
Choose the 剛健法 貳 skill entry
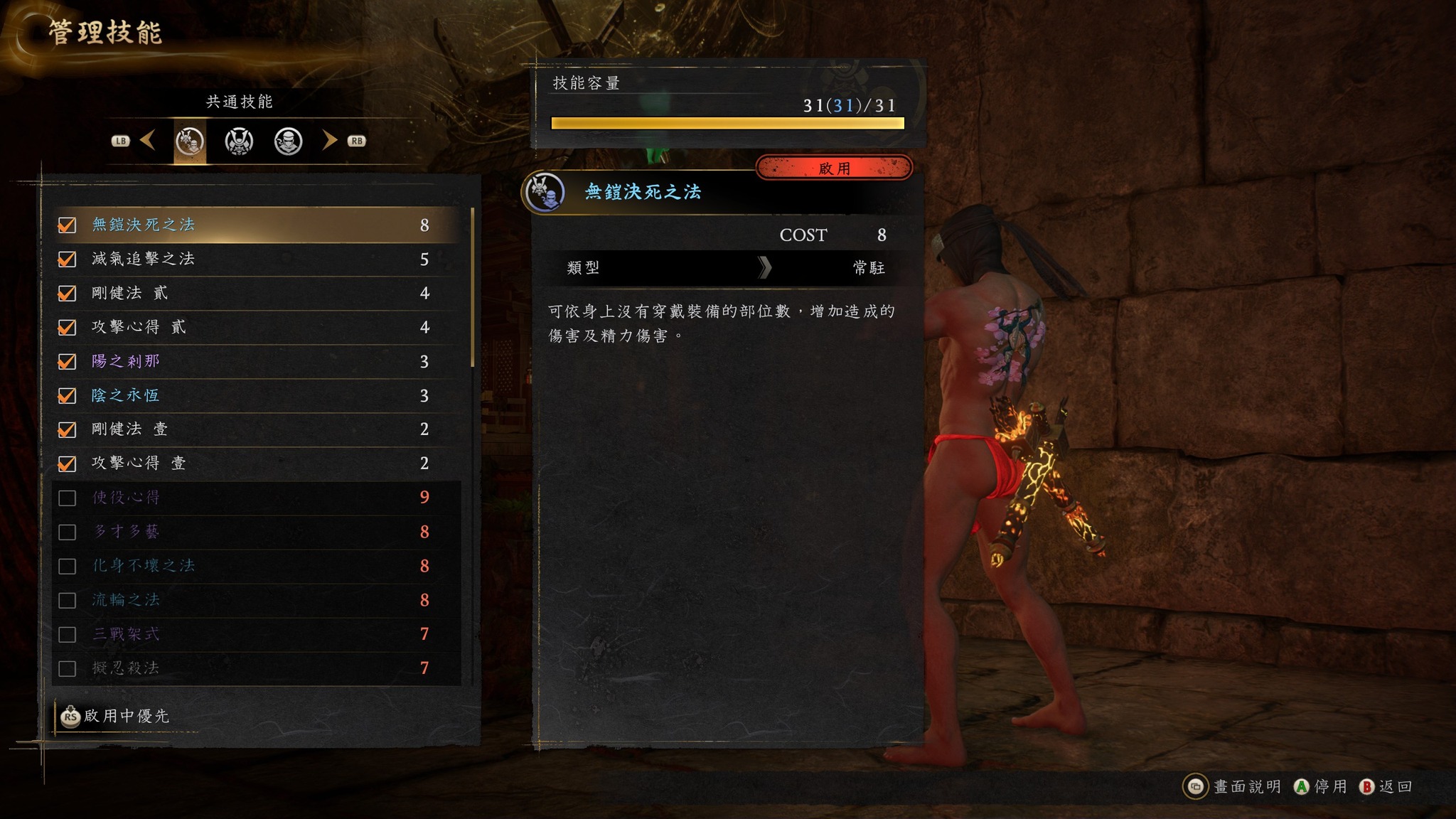256,293
